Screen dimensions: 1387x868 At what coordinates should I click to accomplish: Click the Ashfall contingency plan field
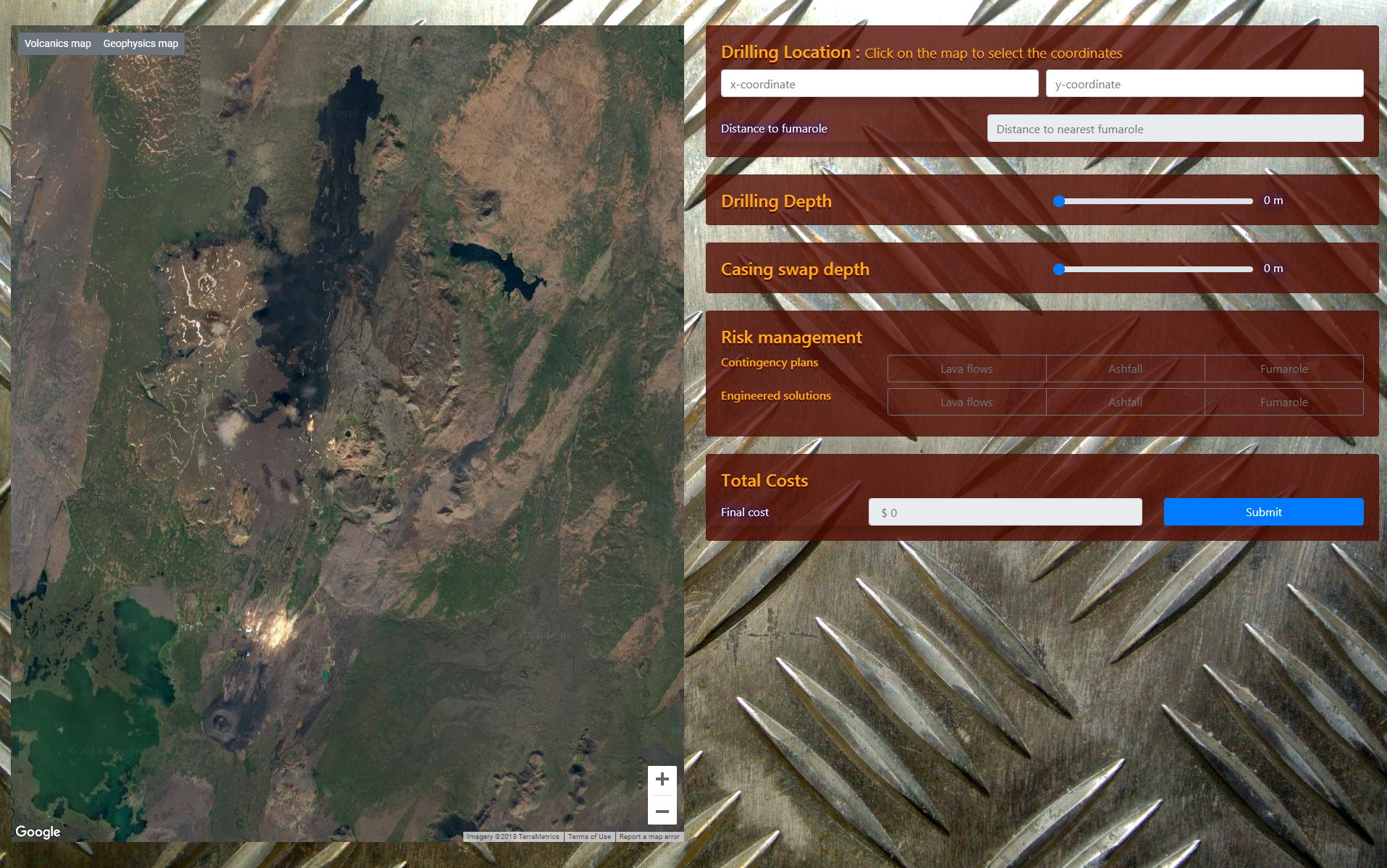1125,368
